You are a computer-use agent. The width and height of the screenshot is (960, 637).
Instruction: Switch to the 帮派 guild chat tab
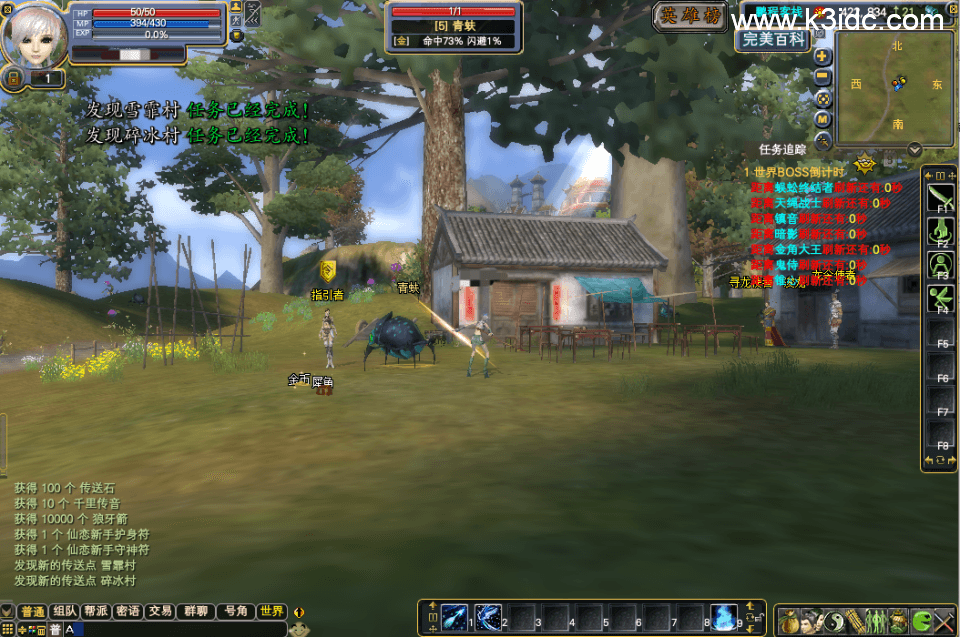pyautogui.click(x=96, y=611)
